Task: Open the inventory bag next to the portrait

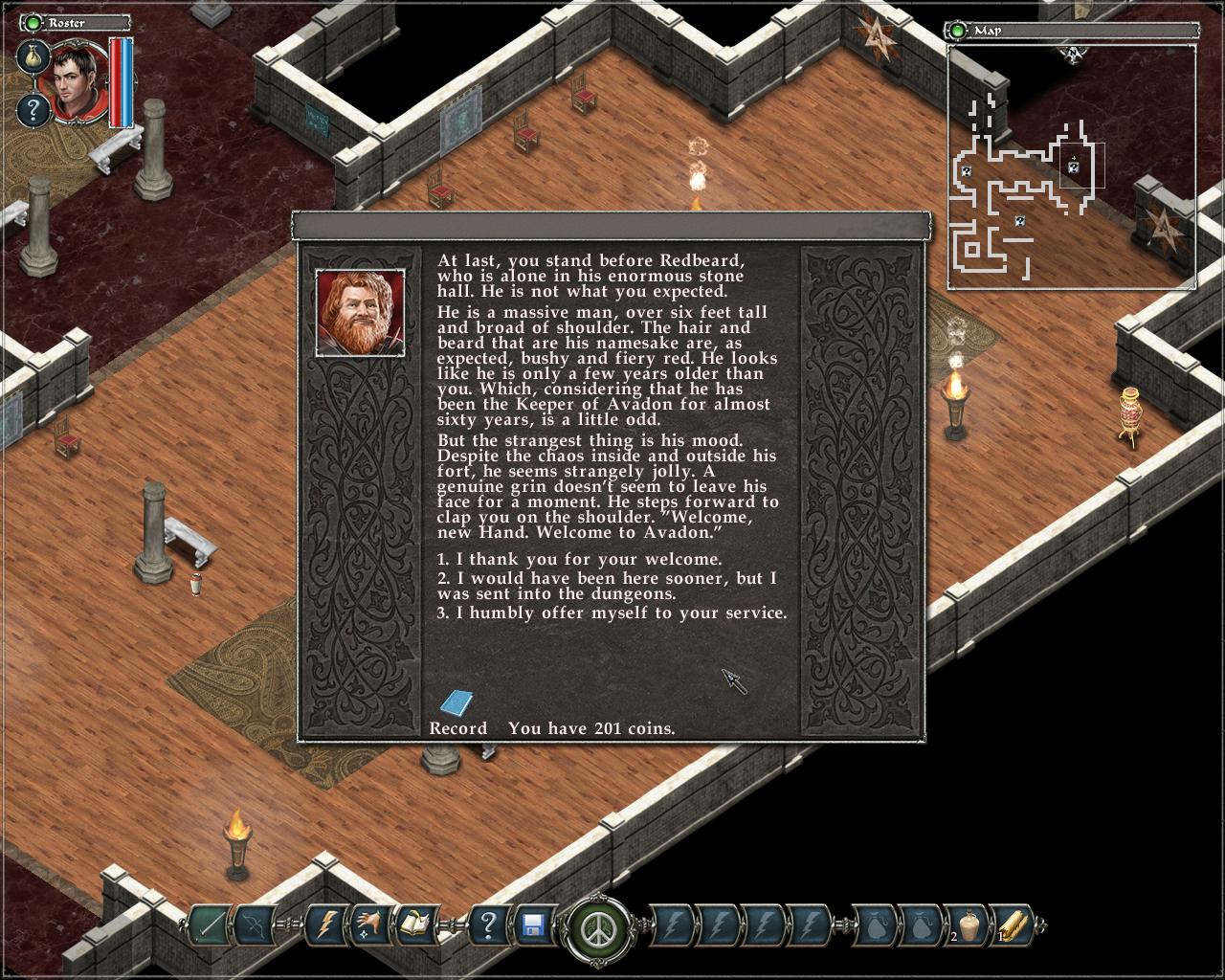Action: pos(33,56)
